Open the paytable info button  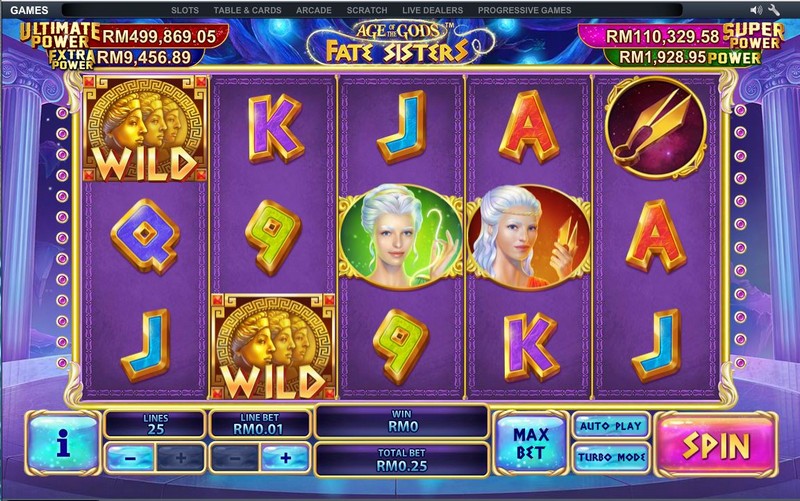pyautogui.click(x=62, y=443)
